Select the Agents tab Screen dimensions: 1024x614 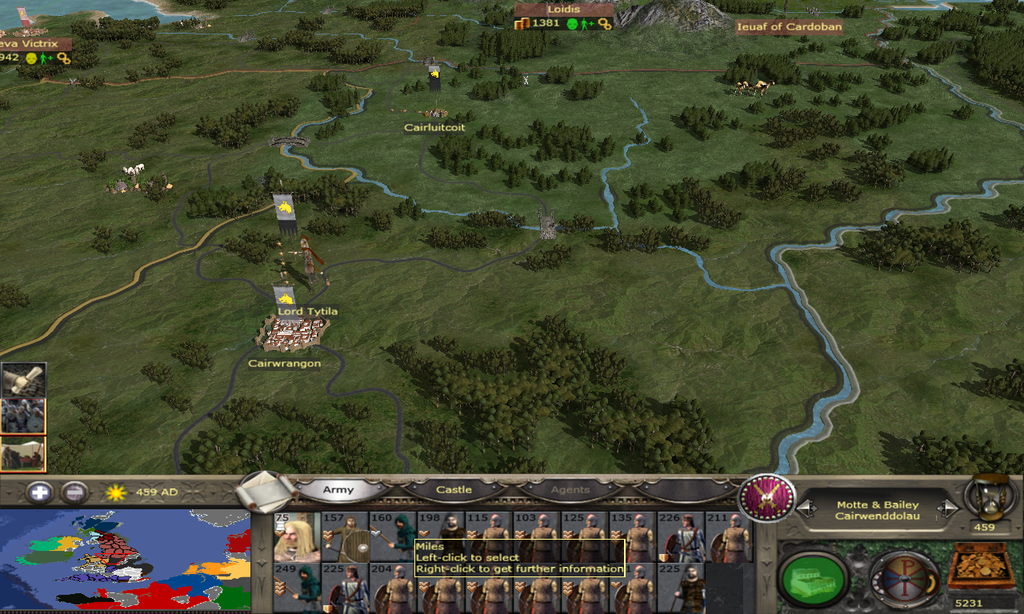[x=569, y=490]
